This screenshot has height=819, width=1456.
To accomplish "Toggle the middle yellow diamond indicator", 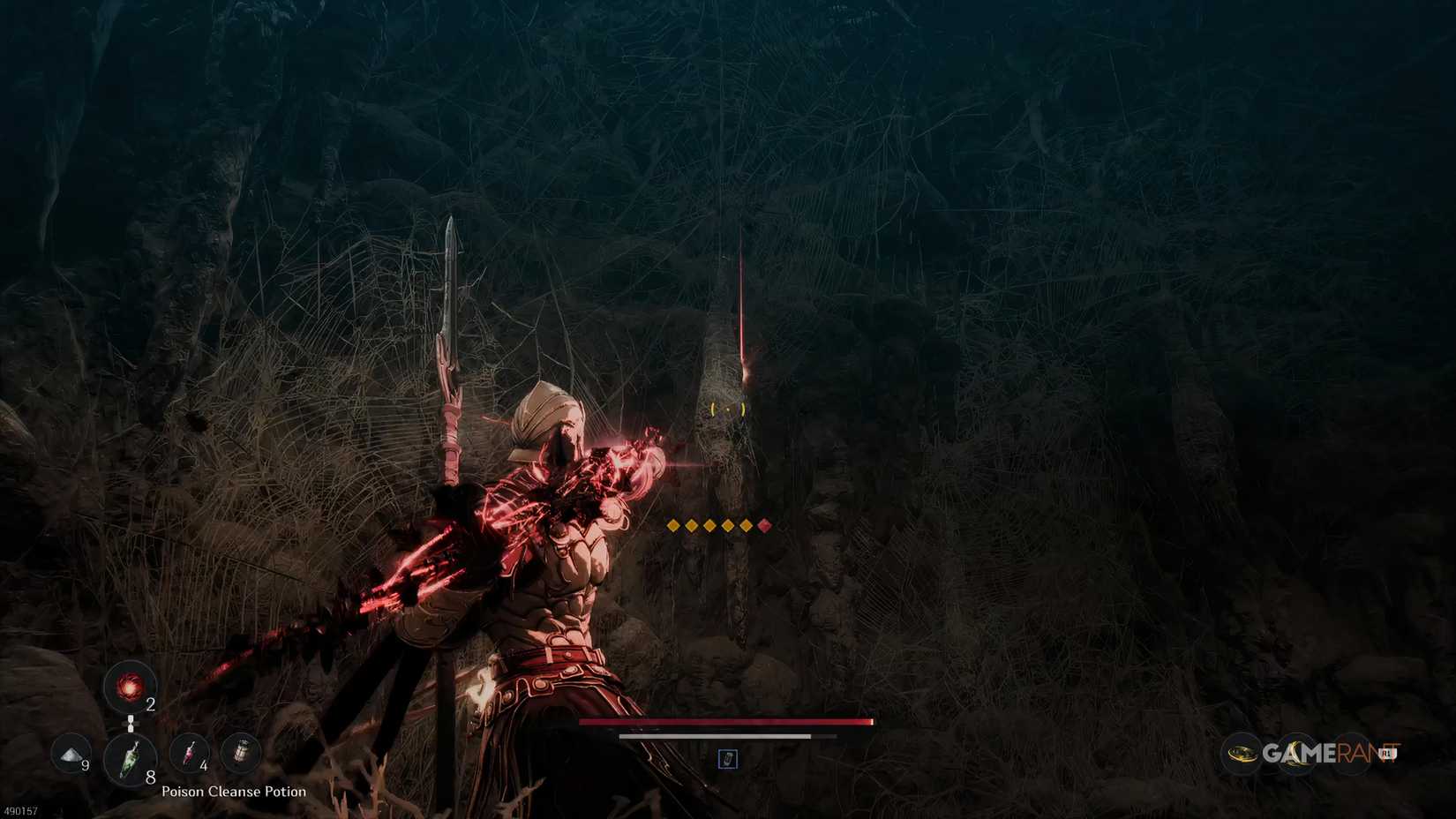I will [x=710, y=525].
